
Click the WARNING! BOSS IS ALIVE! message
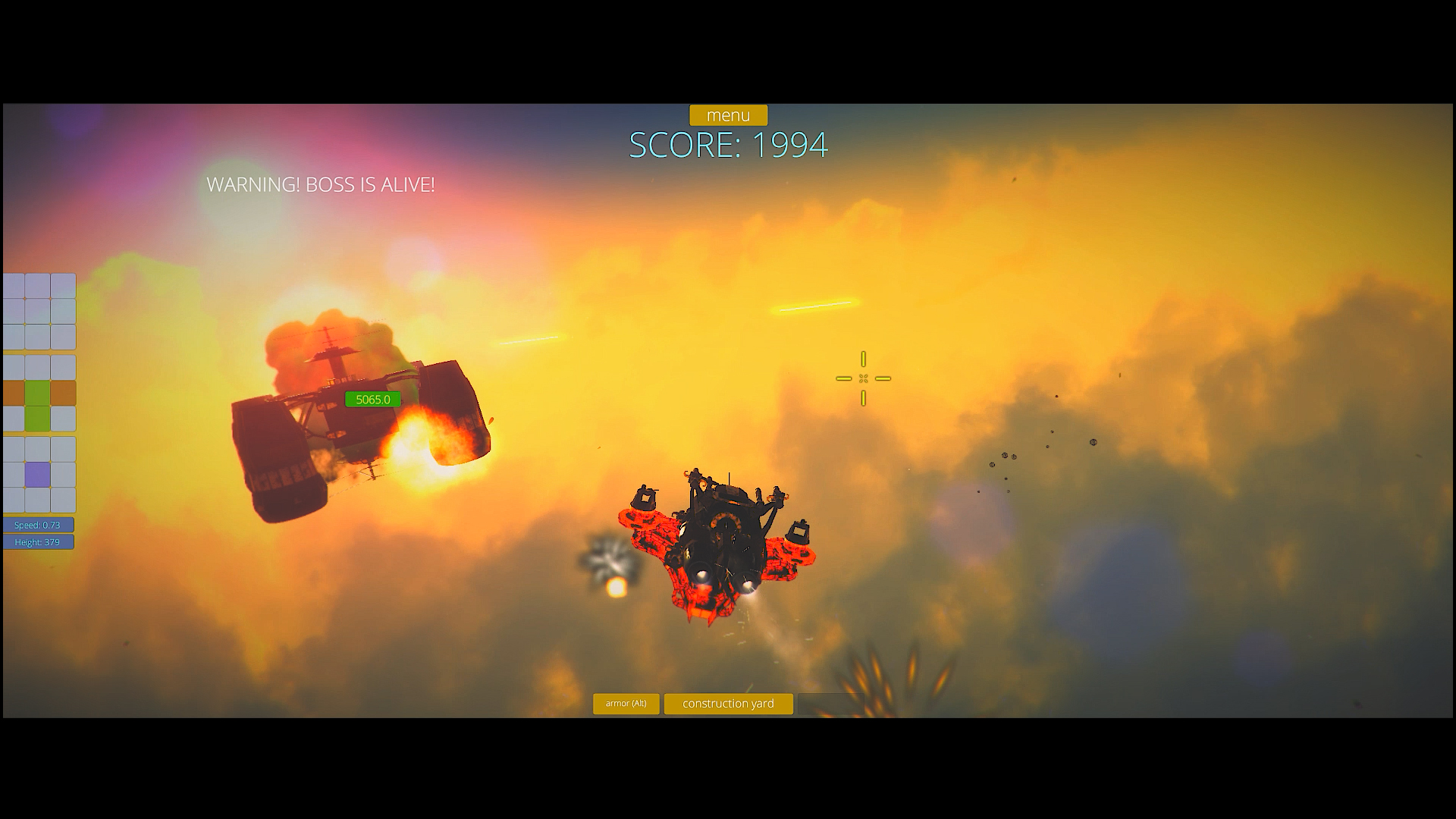pos(322,184)
